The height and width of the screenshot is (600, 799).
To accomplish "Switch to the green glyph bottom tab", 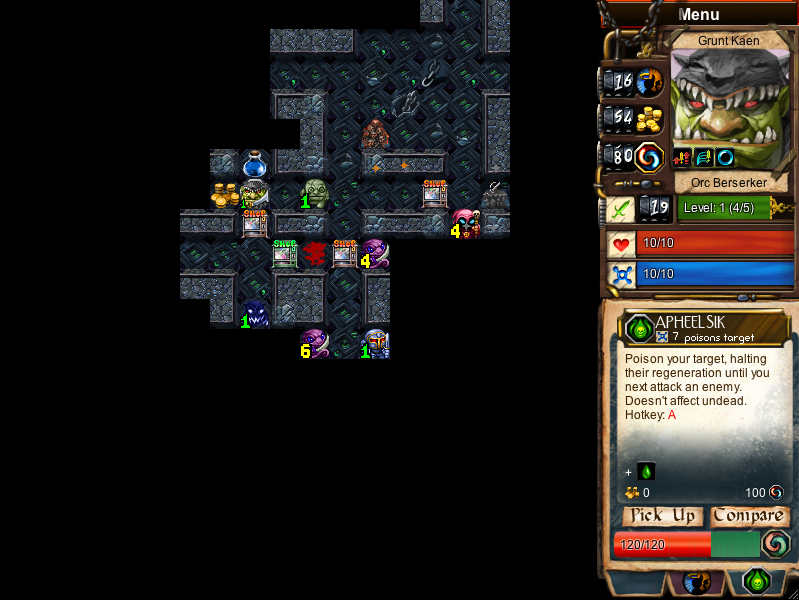I will (757, 581).
